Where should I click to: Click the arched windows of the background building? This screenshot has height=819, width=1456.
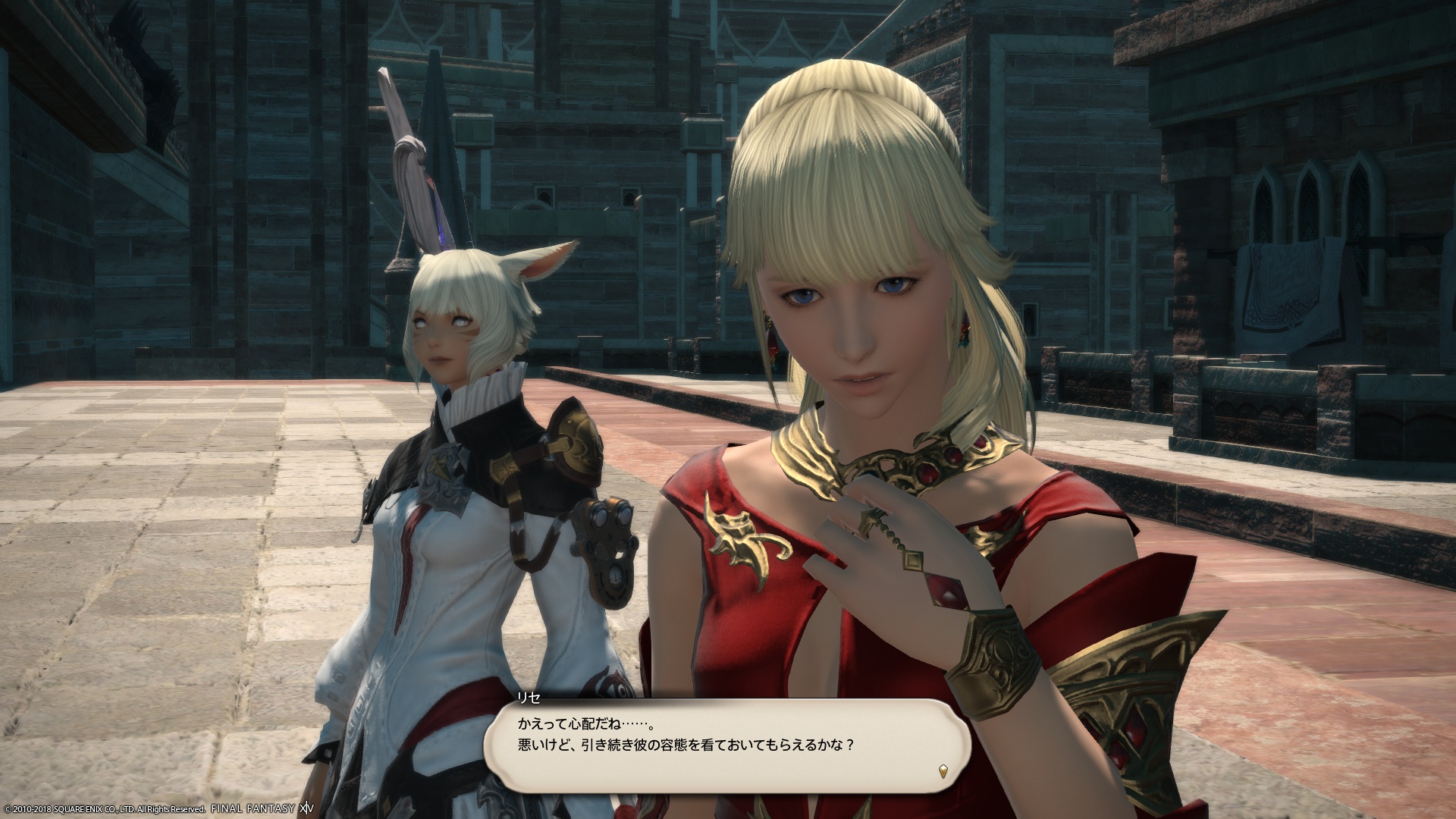coord(1310,197)
